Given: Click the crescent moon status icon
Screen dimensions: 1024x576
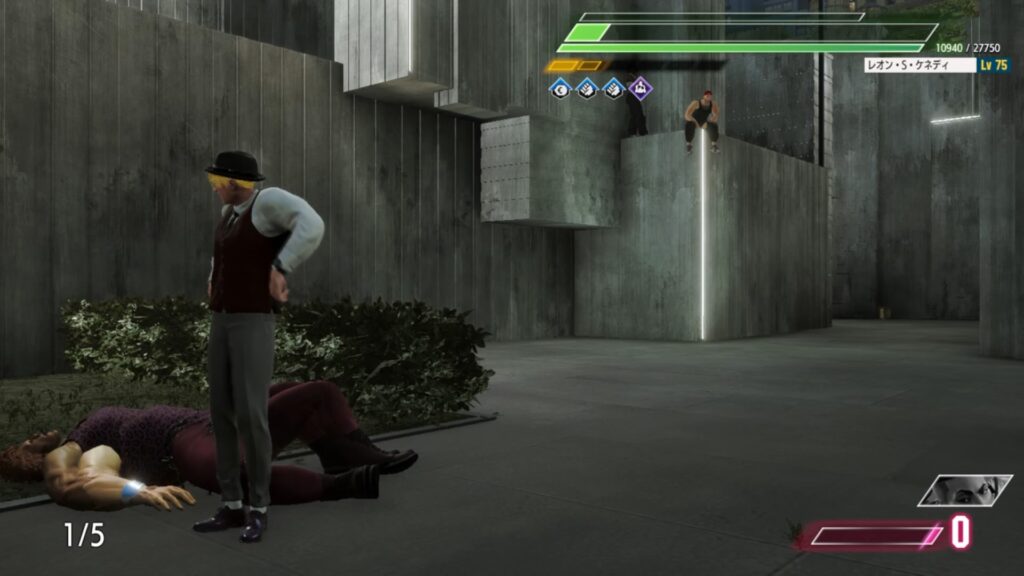Looking at the screenshot, I should tap(560, 89).
